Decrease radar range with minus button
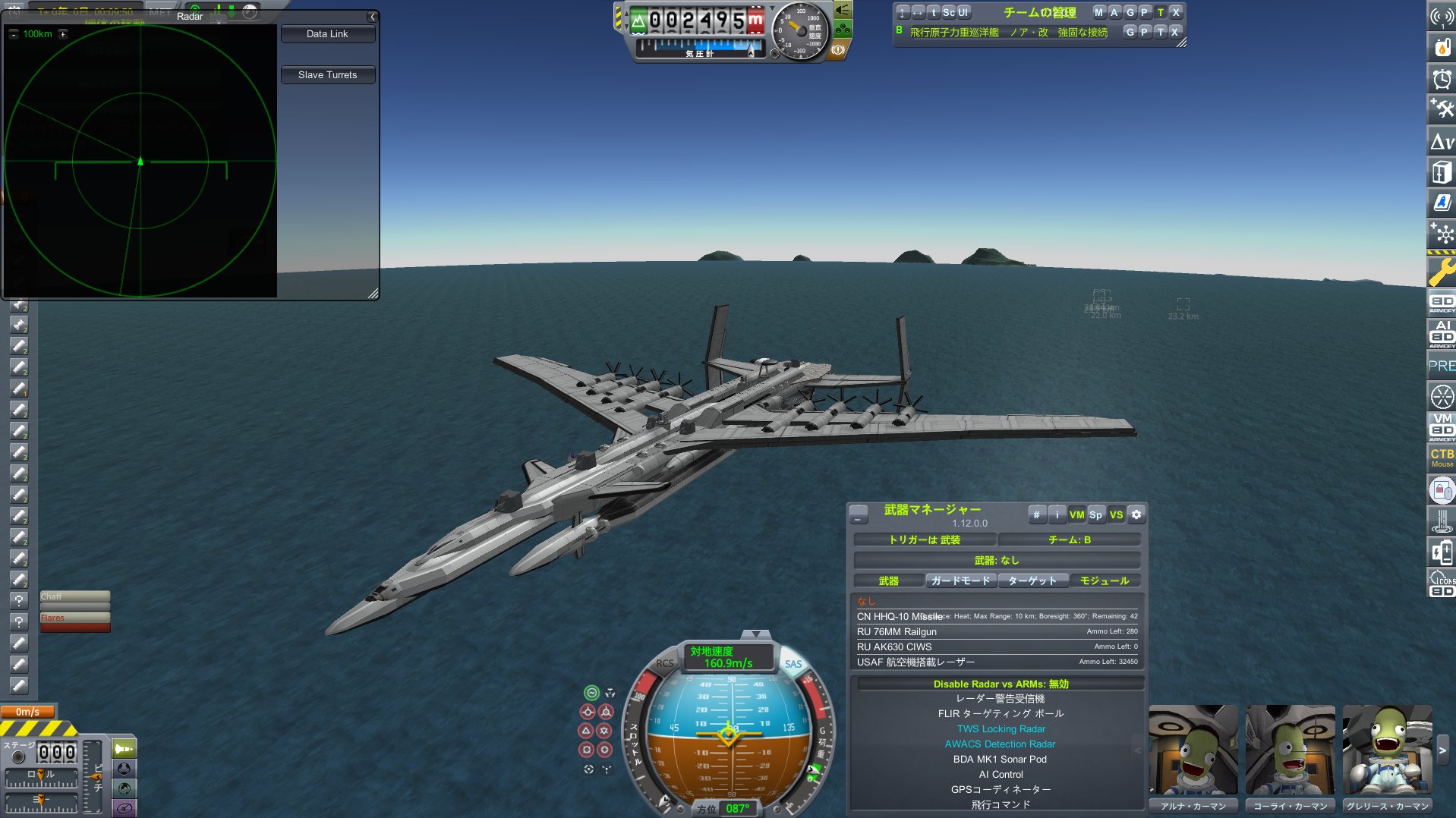 click(13, 34)
